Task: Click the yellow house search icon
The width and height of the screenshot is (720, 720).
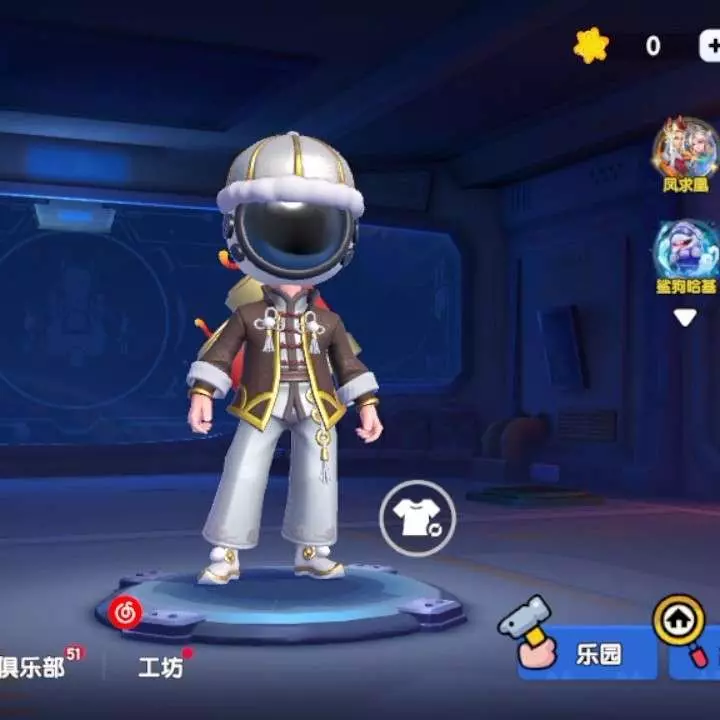Action: pyautogui.click(x=679, y=621)
